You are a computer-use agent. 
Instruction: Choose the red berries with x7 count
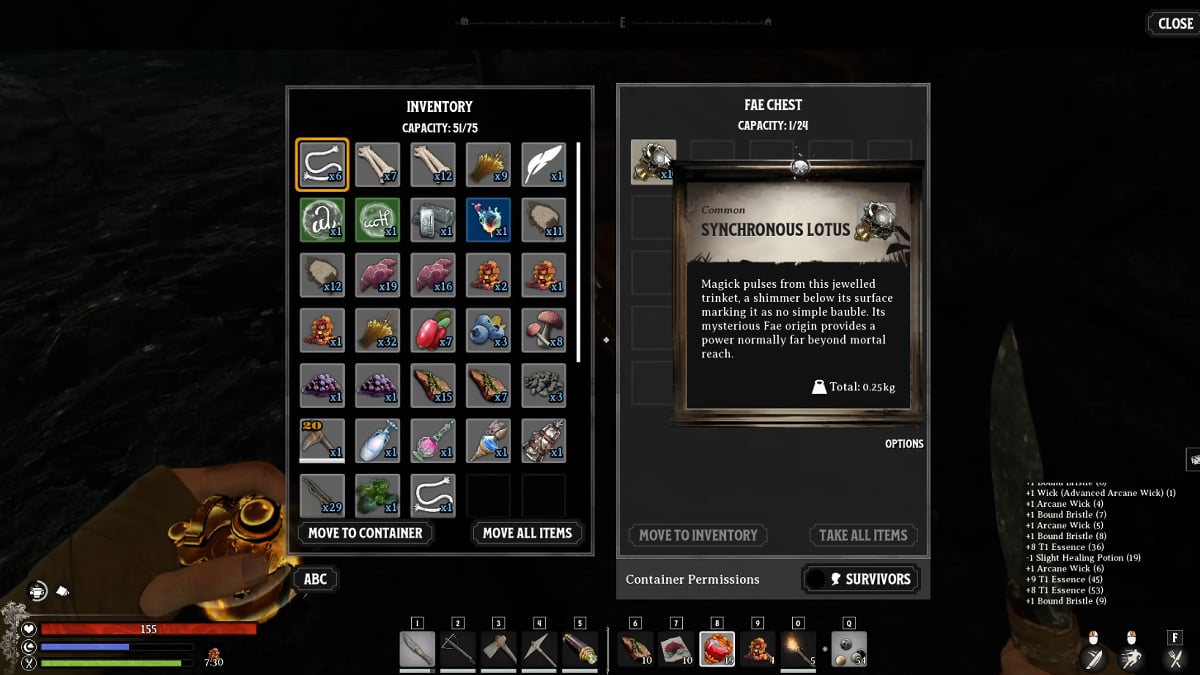[432, 329]
